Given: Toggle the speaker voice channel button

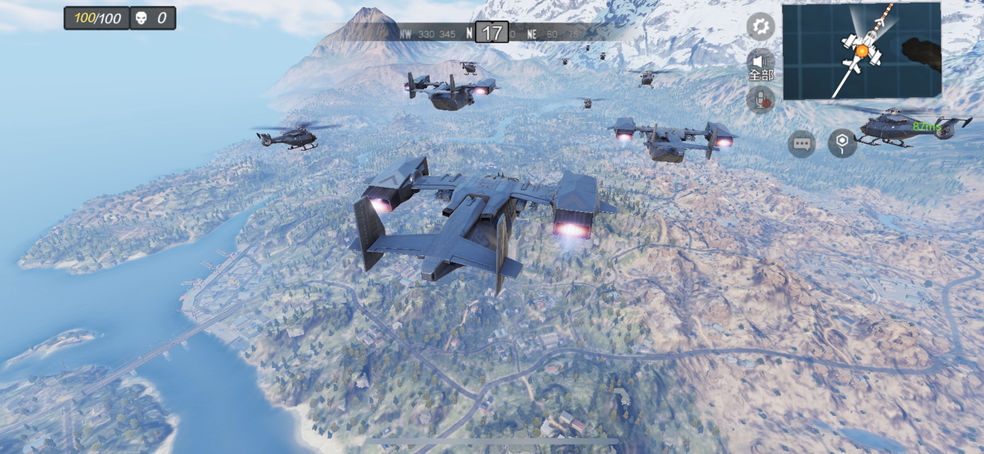Looking at the screenshot, I should (761, 64).
